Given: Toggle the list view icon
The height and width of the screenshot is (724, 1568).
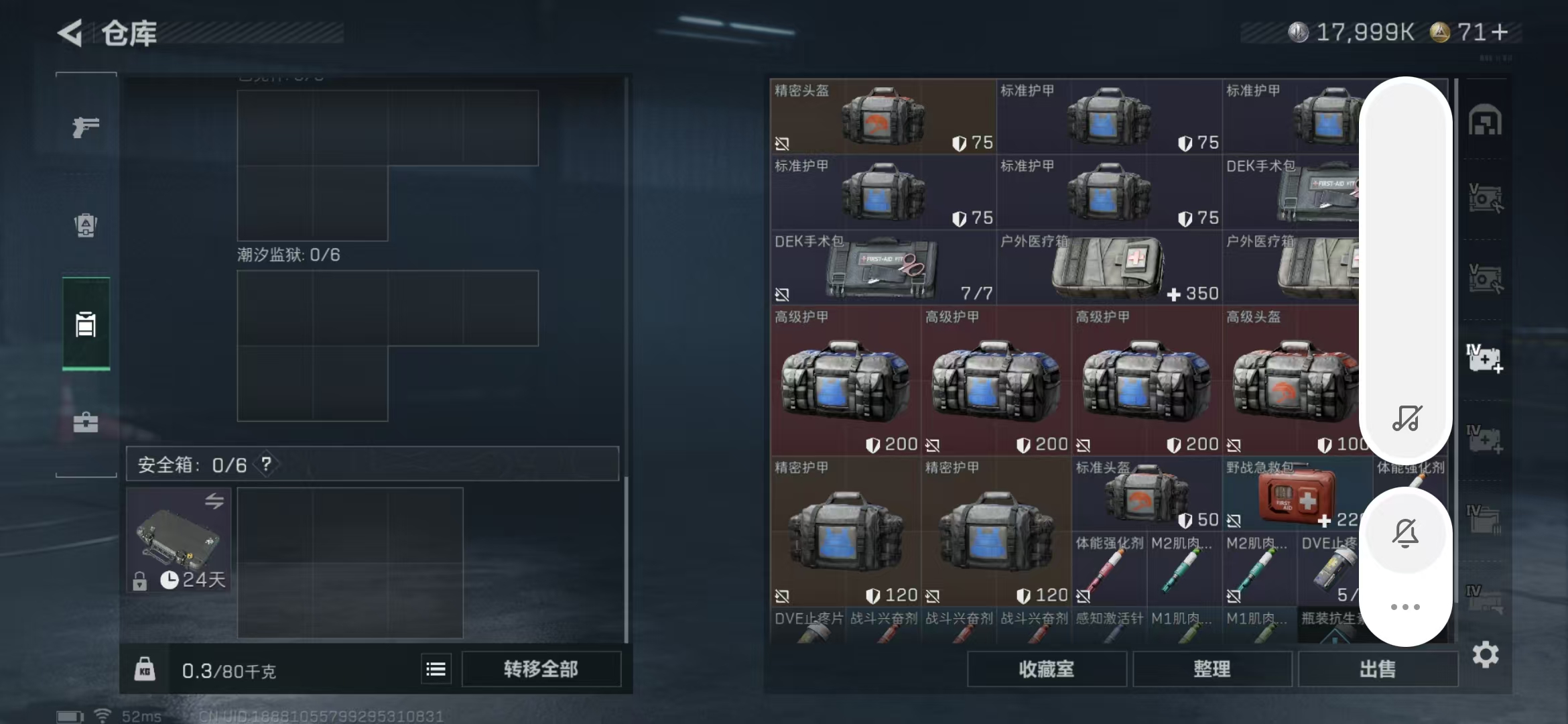Looking at the screenshot, I should tap(436, 669).
